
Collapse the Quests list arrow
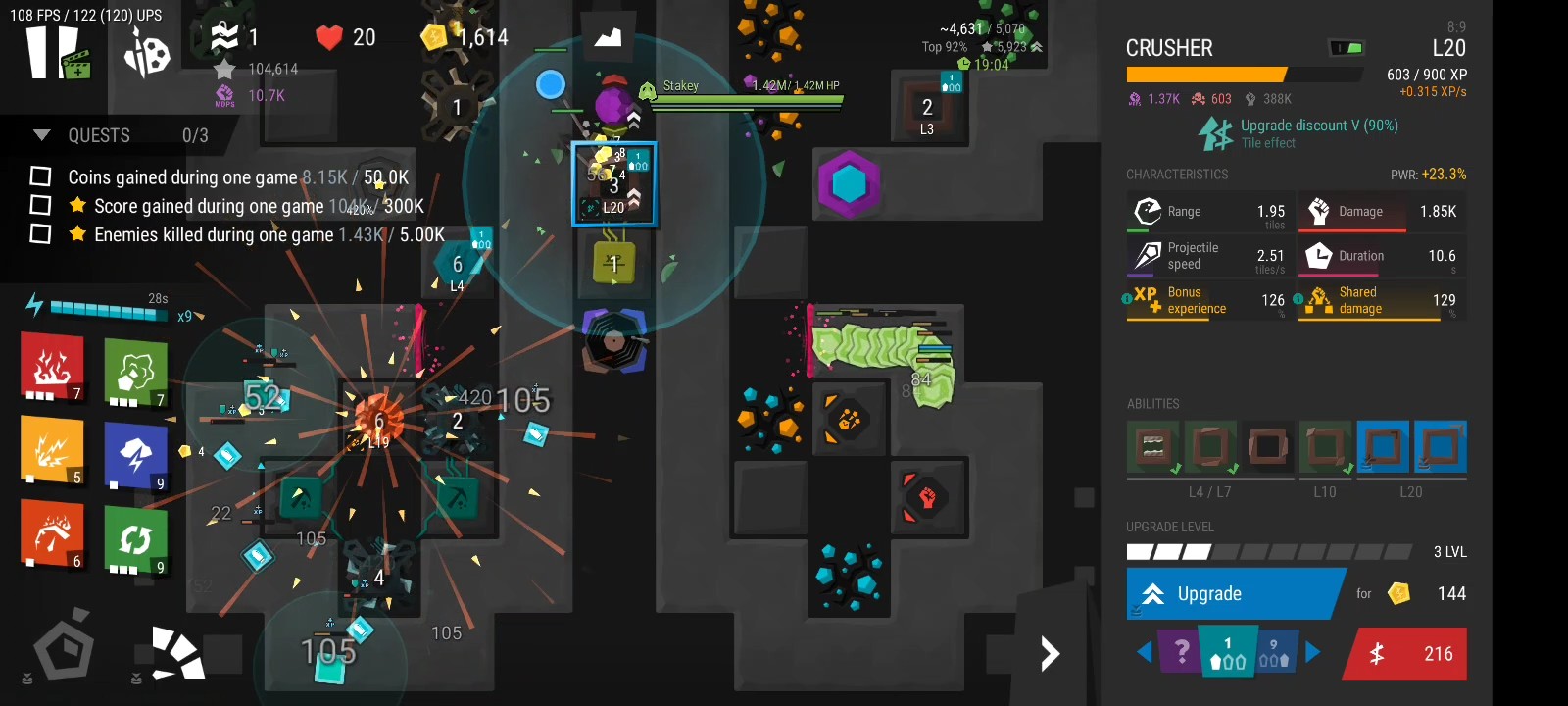pyautogui.click(x=41, y=135)
